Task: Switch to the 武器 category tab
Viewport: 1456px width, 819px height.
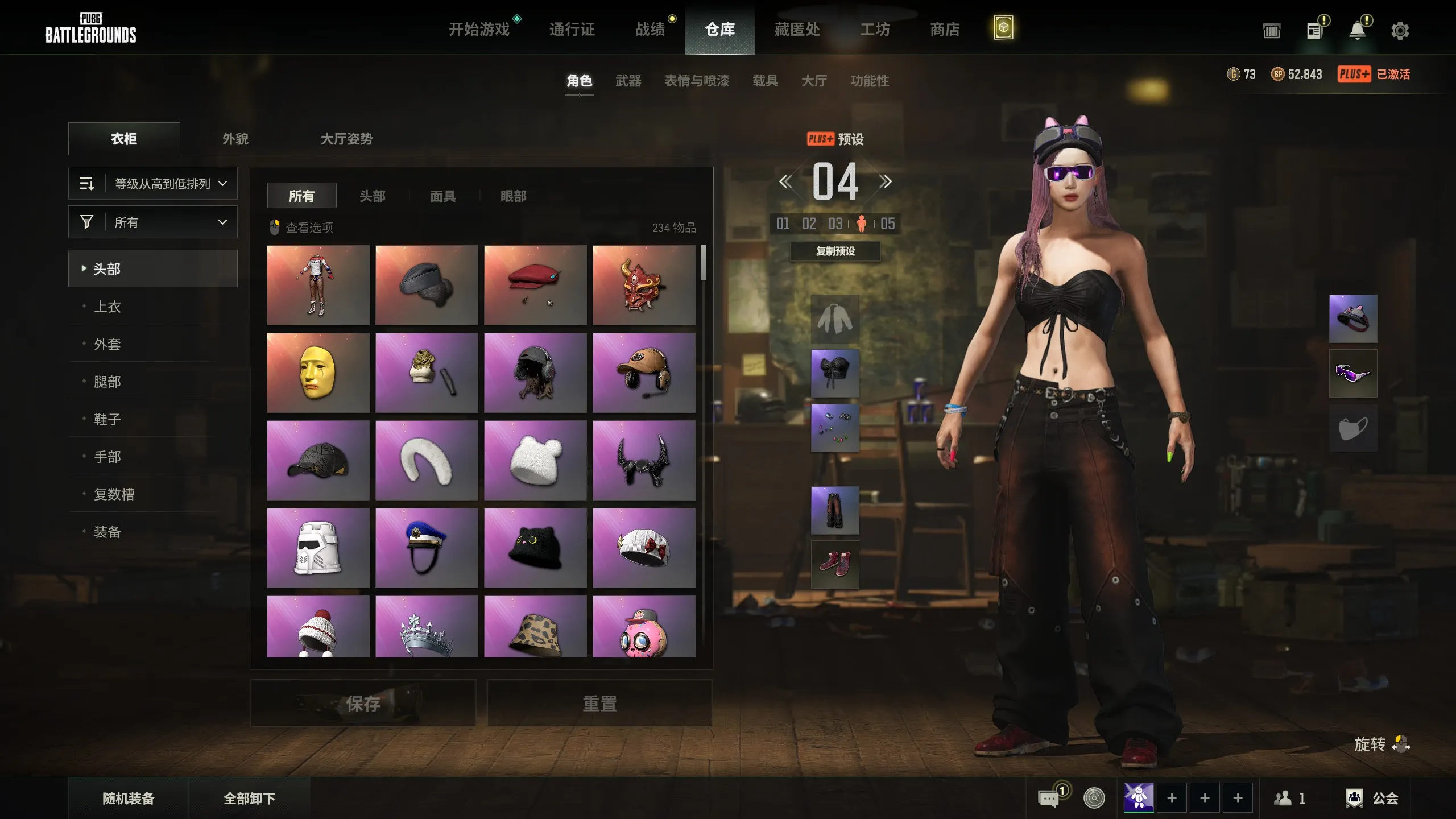Action: (x=628, y=81)
